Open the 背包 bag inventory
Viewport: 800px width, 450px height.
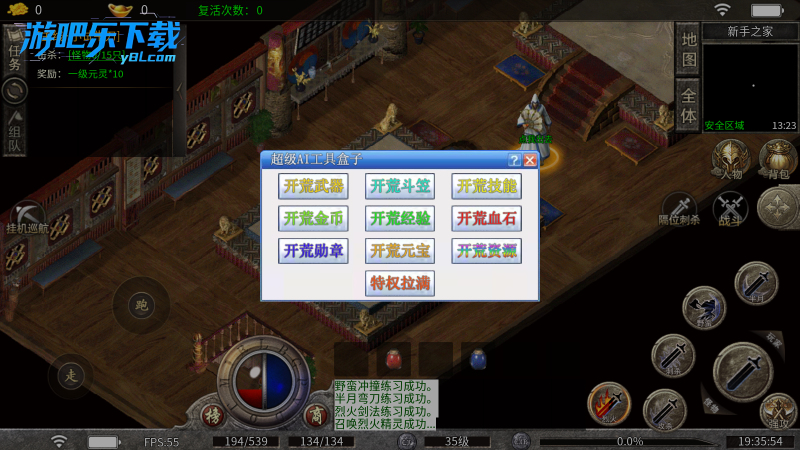tap(777, 158)
